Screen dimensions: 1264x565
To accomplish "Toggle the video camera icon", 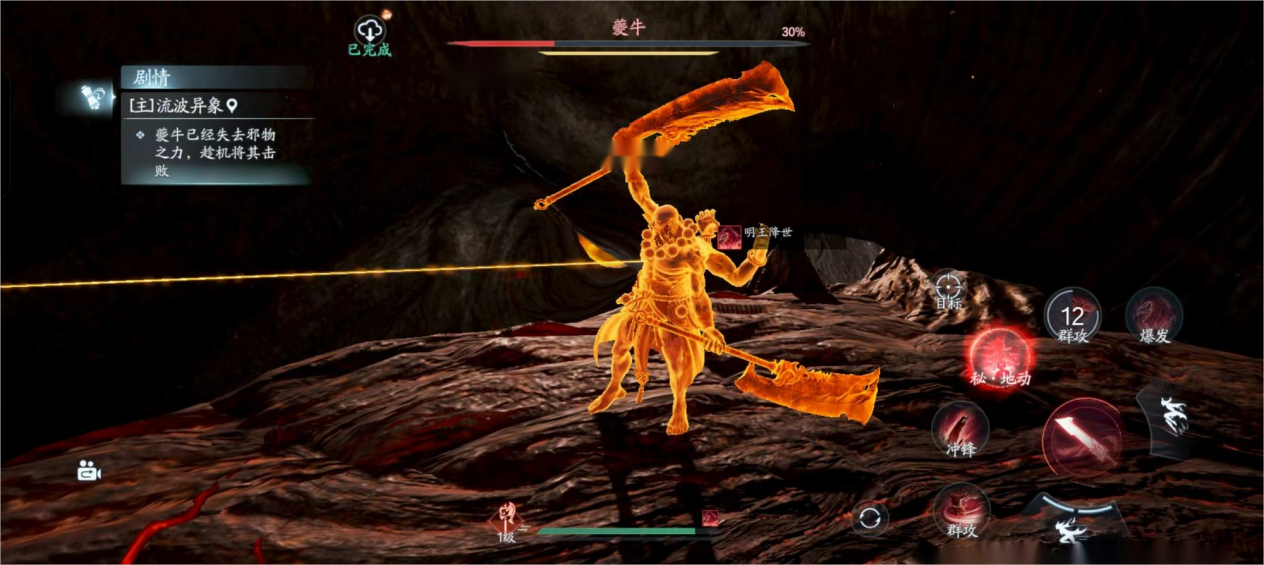I will [90, 471].
